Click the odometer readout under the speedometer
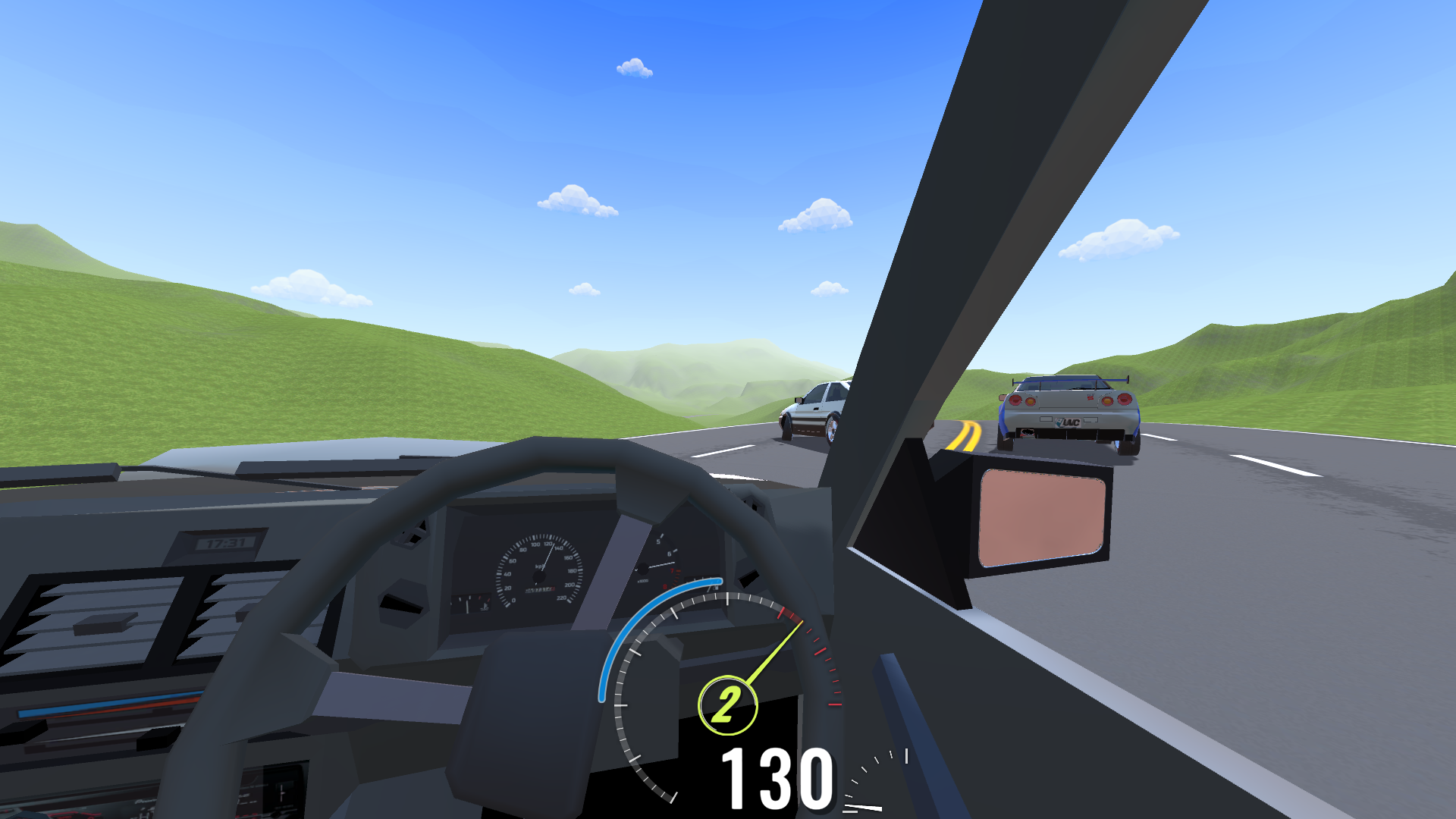1456x819 pixels. pyautogui.click(x=540, y=590)
